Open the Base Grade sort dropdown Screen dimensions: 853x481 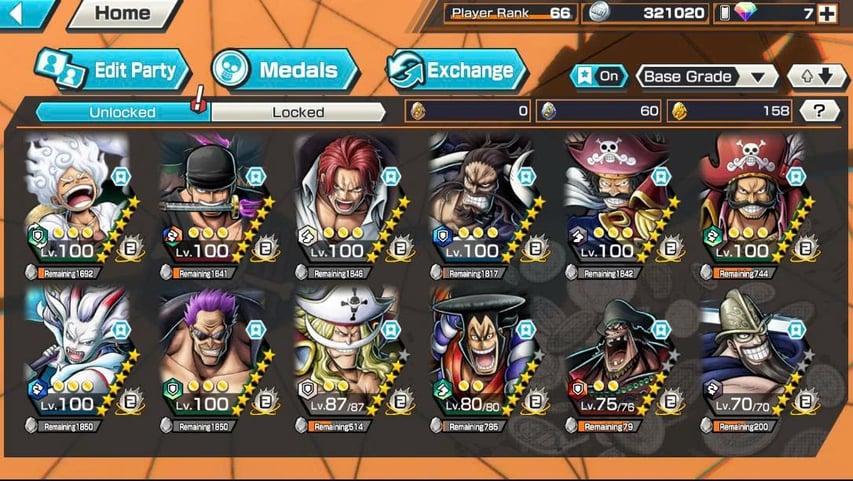coord(708,76)
